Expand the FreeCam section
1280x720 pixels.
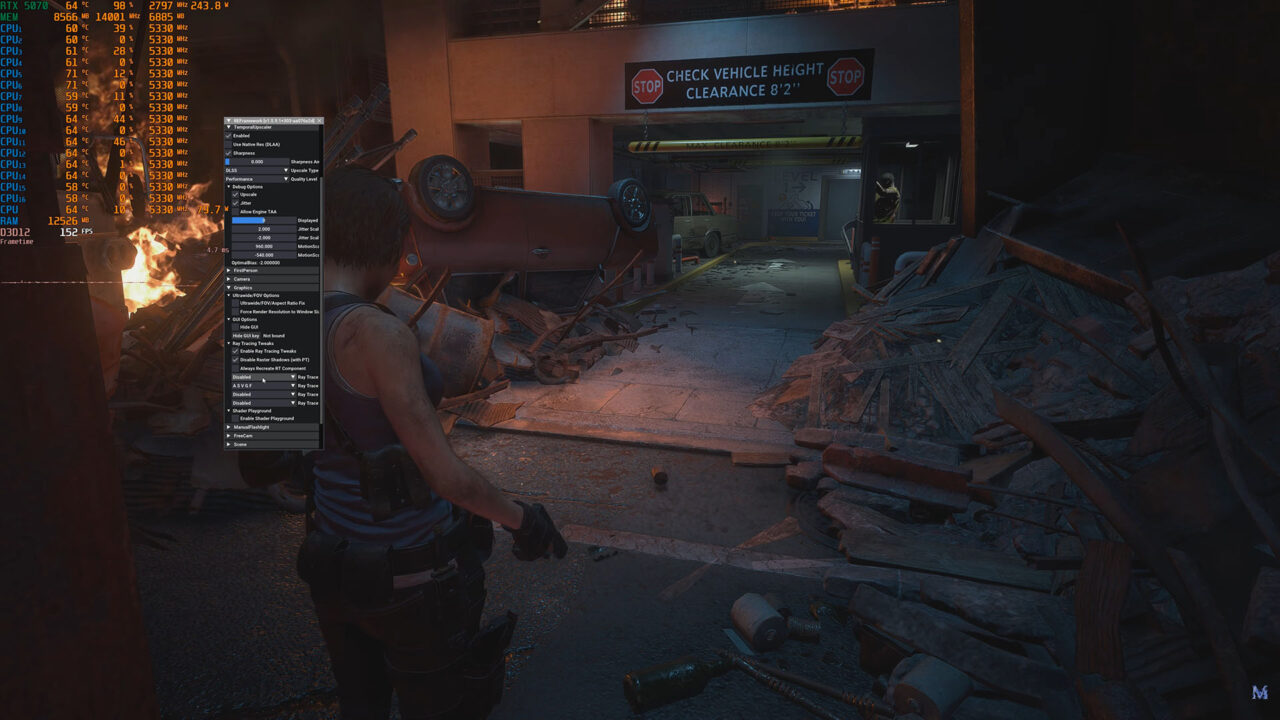click(x=229, y=435)
